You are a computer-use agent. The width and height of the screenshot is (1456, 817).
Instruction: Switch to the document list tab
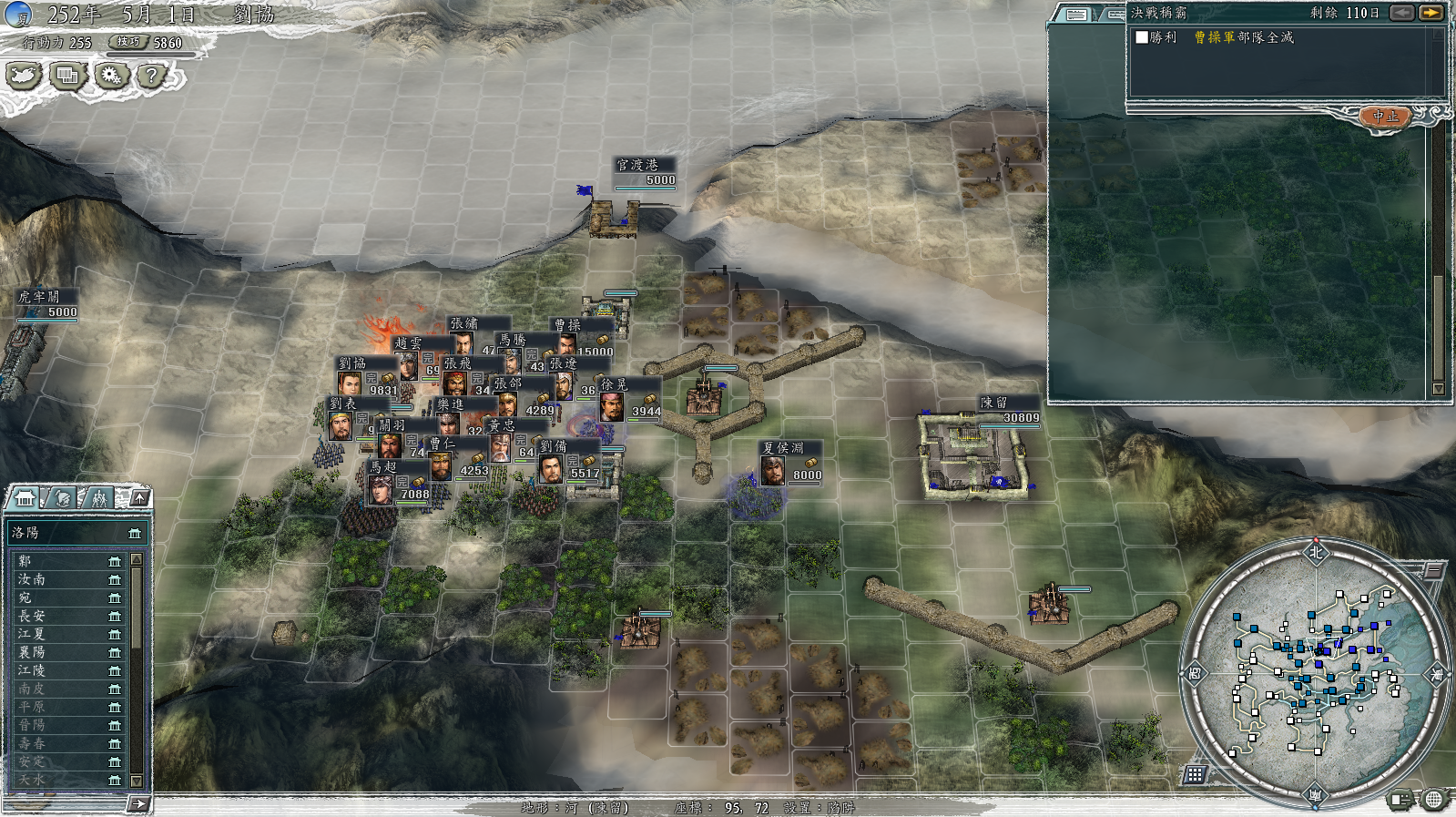pyautogui.click(x=1076, y=14)
